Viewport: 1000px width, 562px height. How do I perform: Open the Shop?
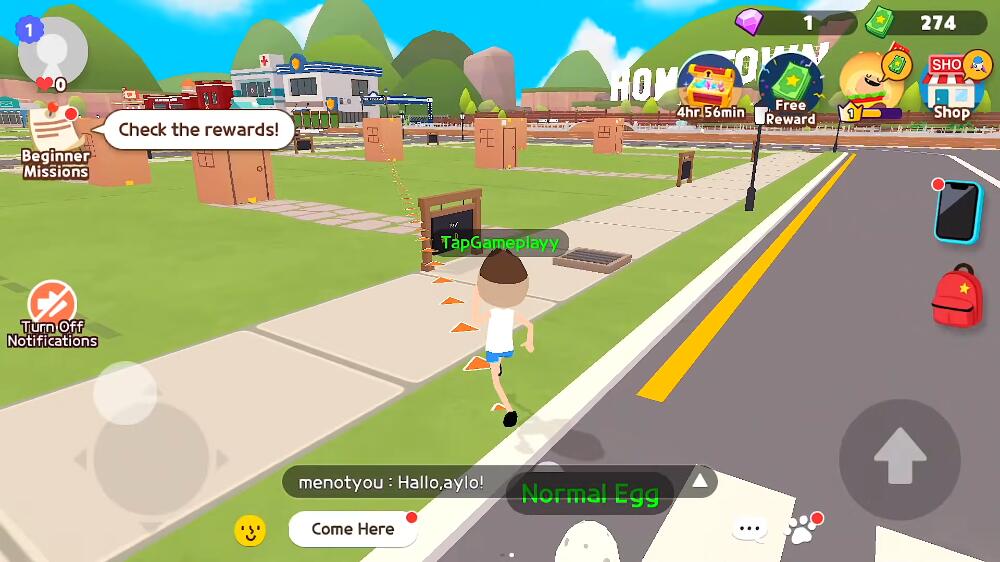click(952, 85)
